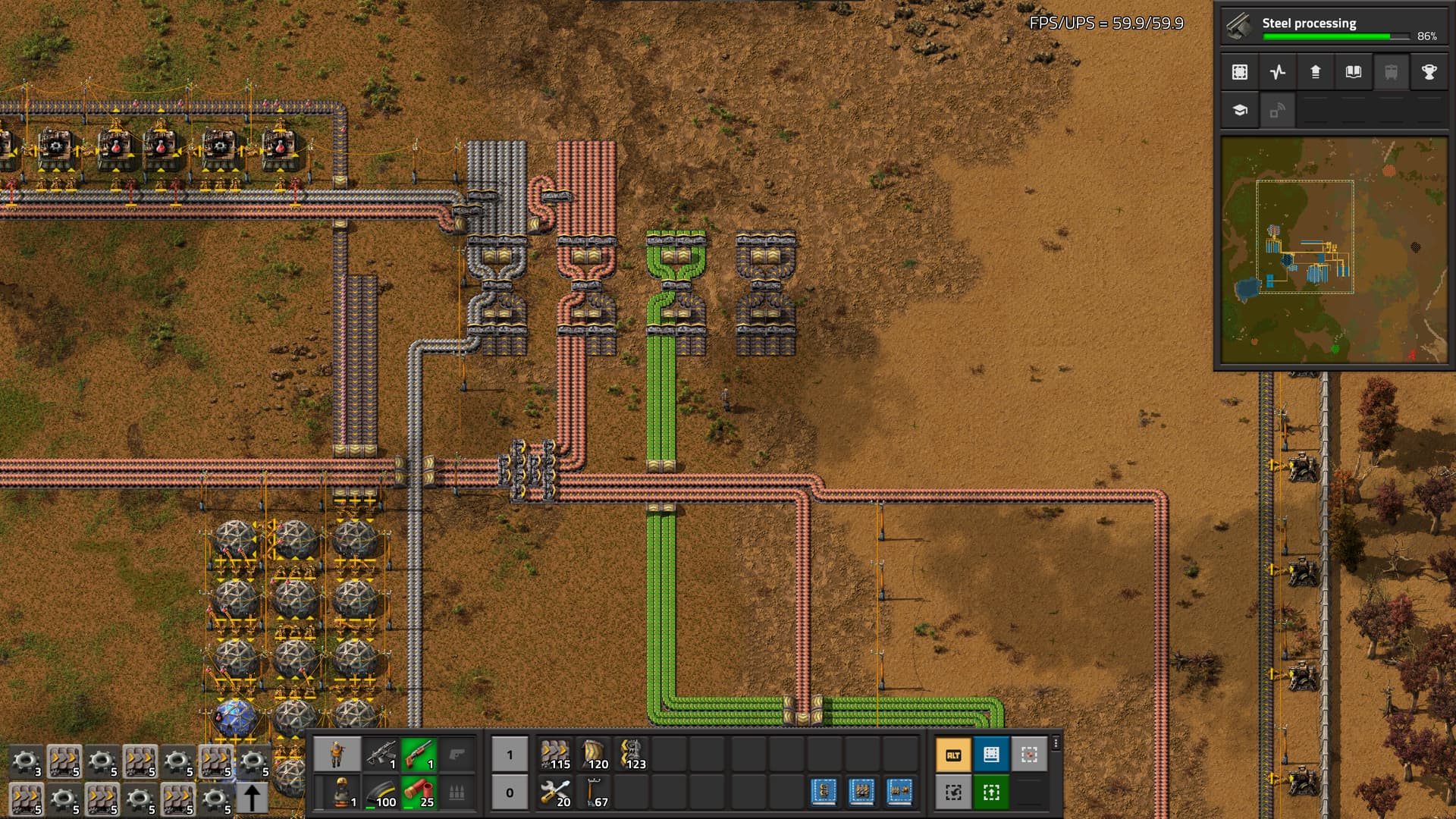Open the Factoriopedia book icon

1354,72
